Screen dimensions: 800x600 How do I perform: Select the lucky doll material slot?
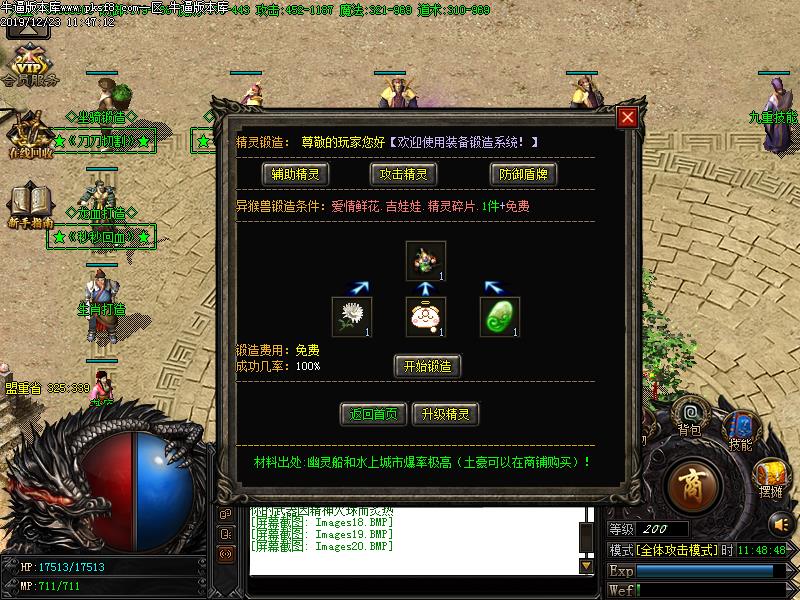coord(426,317)
